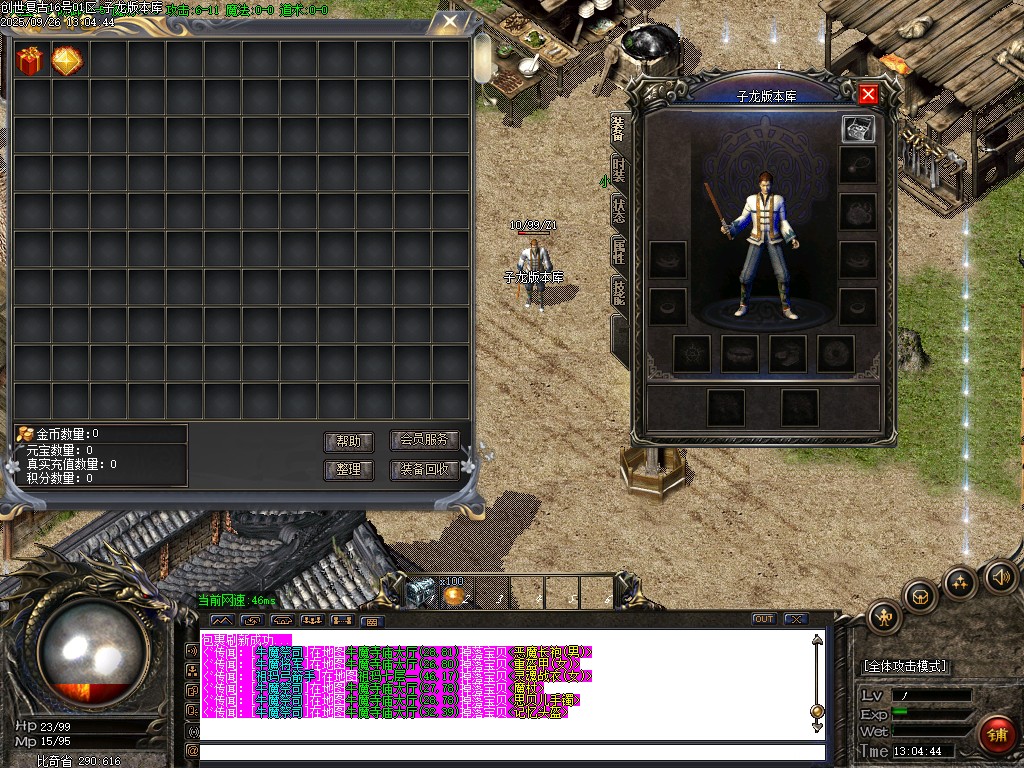Close the inventory bag window
The width and height of the screenshot is (1024, 768).
coord(451,20)
